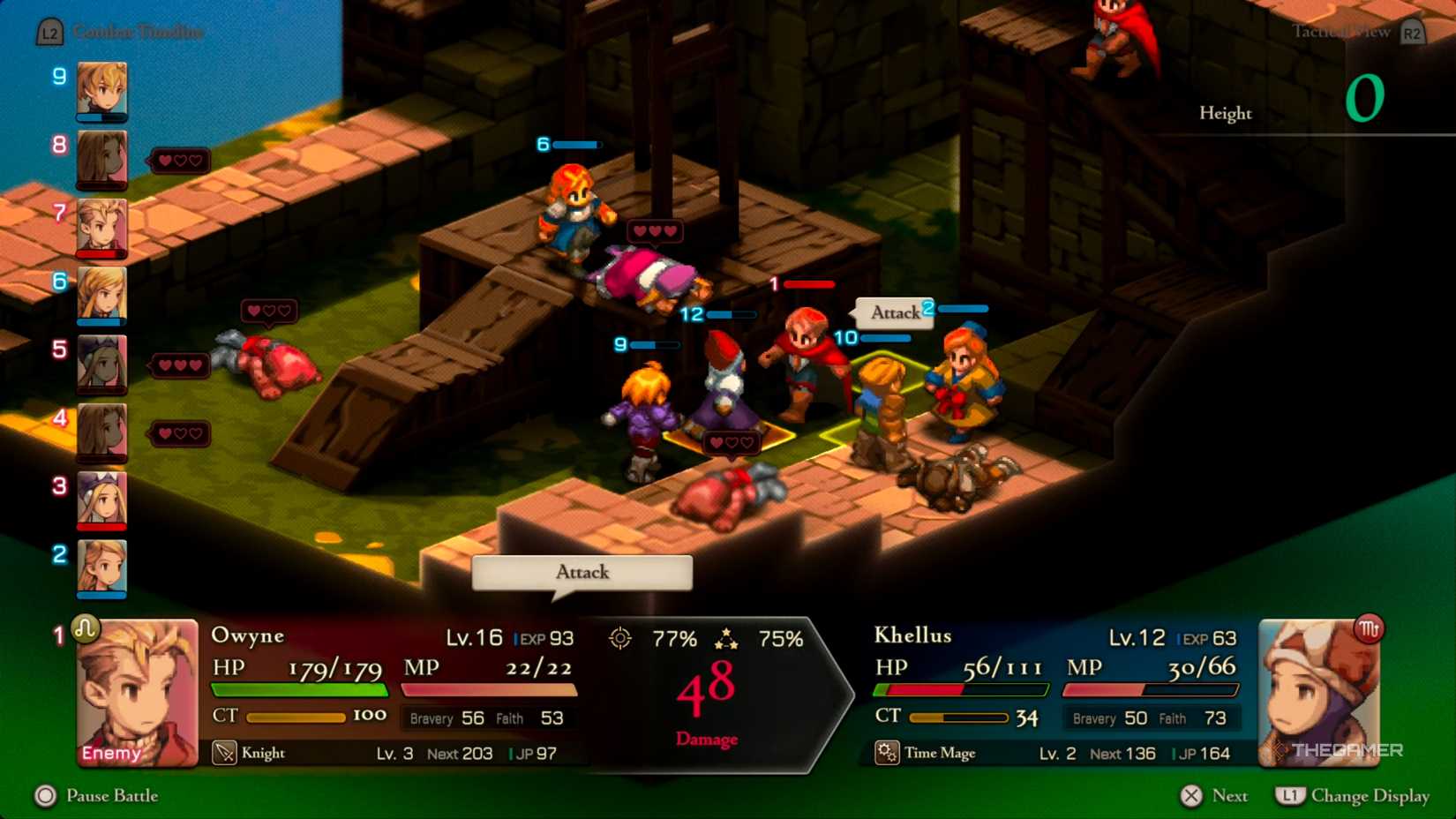
Task: Expand the Attack speech bubble near Khellus
Action: [893, 312]
